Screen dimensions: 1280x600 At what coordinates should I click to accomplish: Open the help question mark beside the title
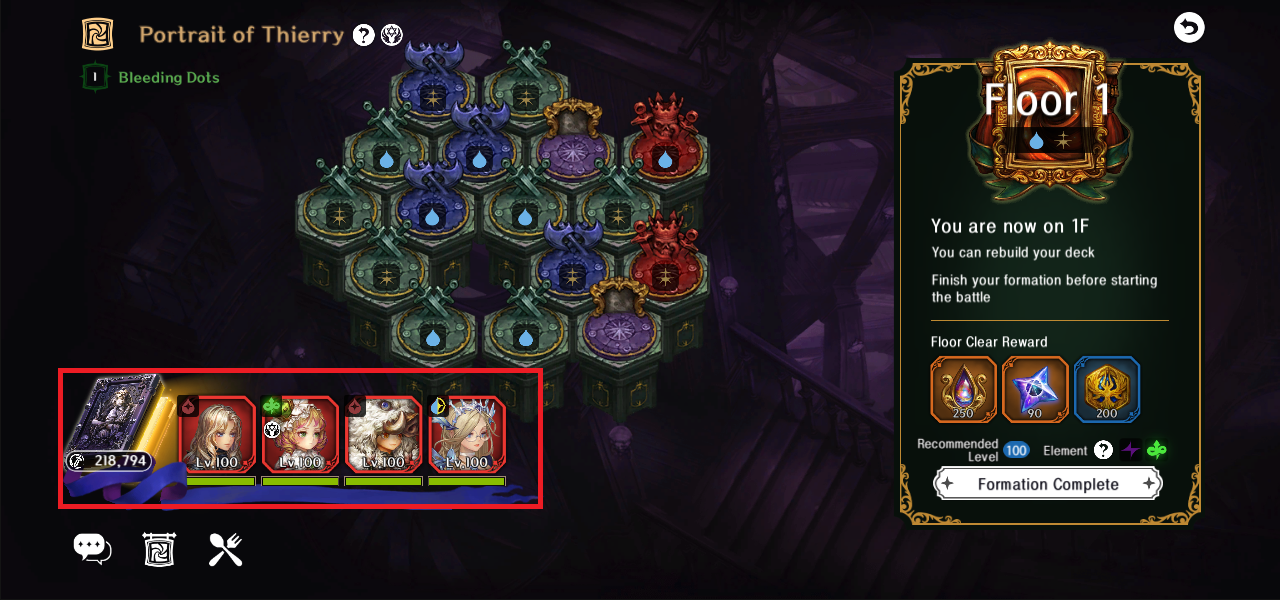point(364,36)
